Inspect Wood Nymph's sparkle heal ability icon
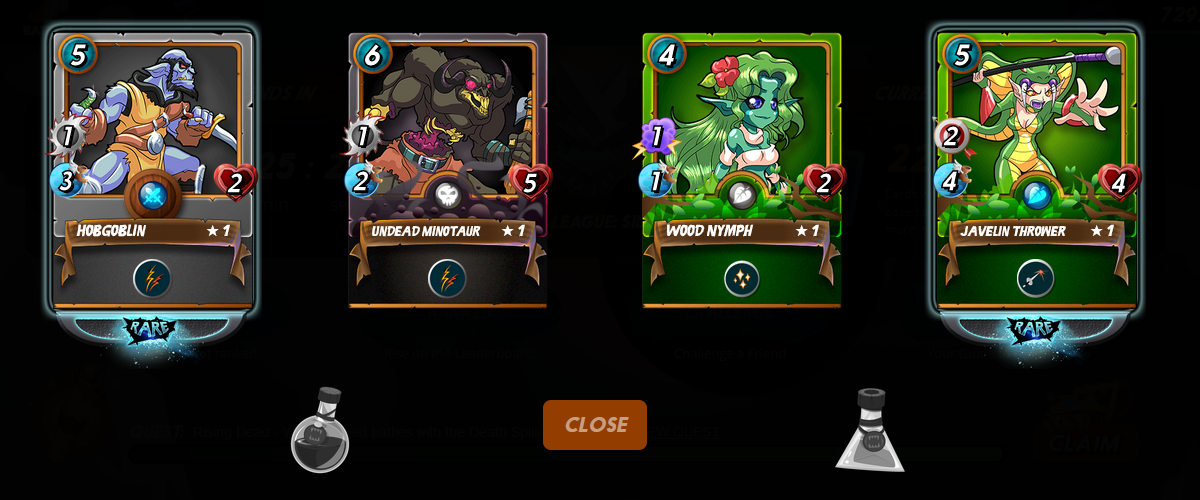Screen dimensions: 1200x500 pyautogui.click(x=742, y=278)
